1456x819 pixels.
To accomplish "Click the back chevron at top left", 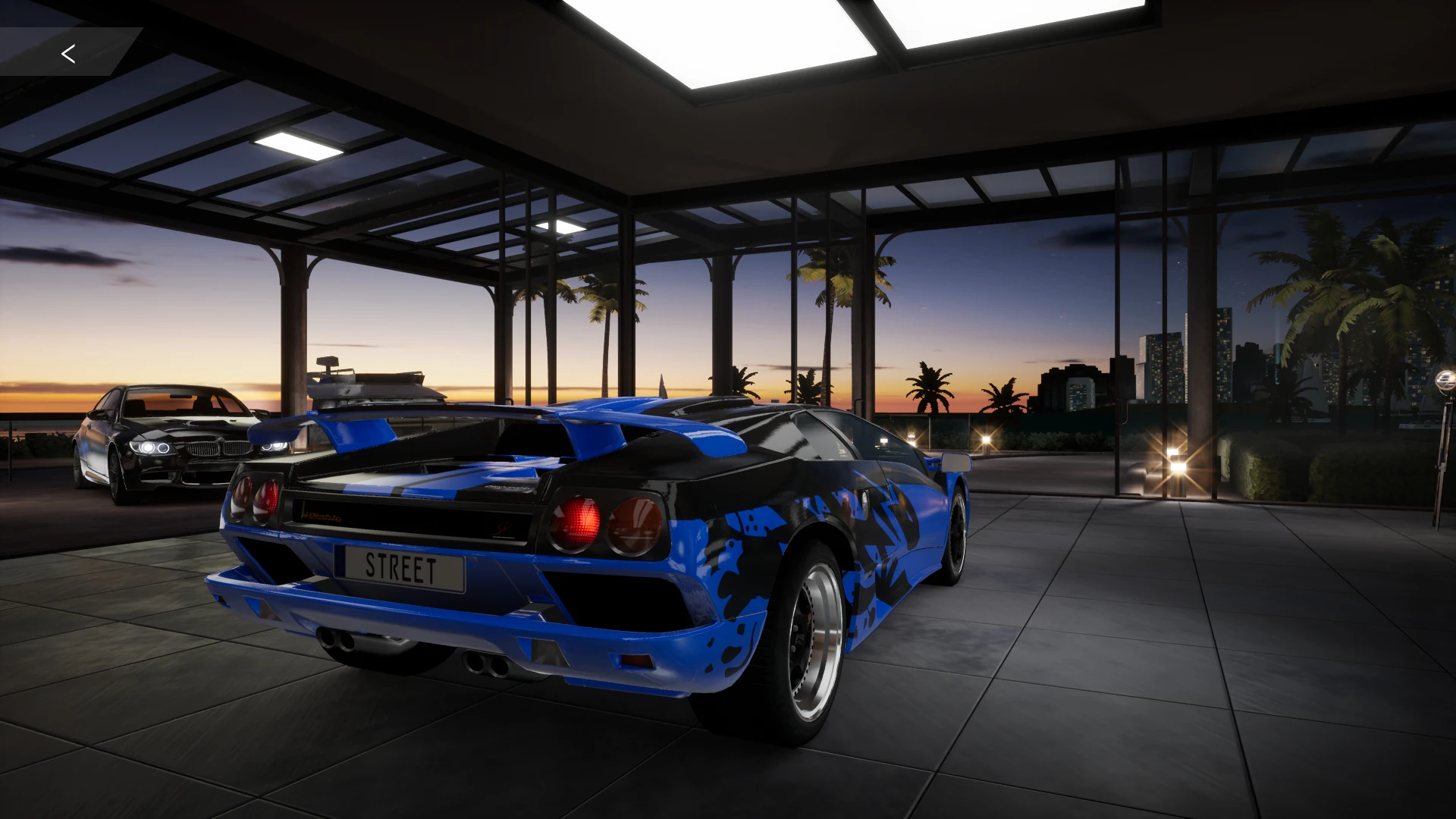I will click(68, 53).
